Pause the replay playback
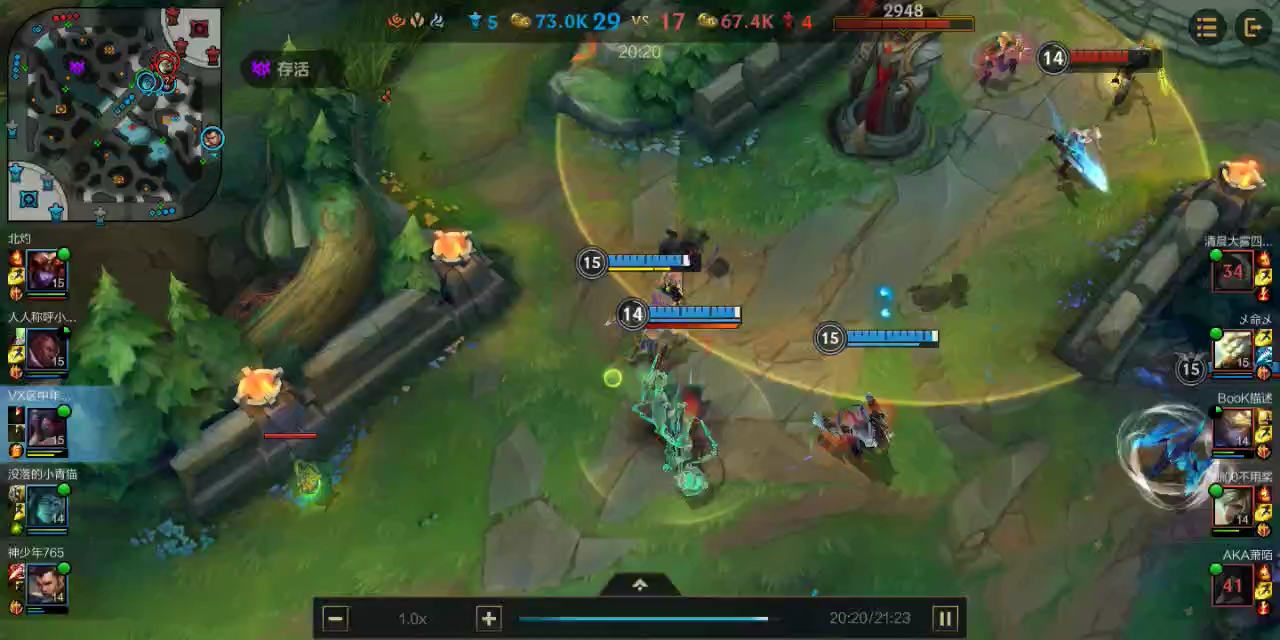The image size is (1280, 640). point(944,618)
